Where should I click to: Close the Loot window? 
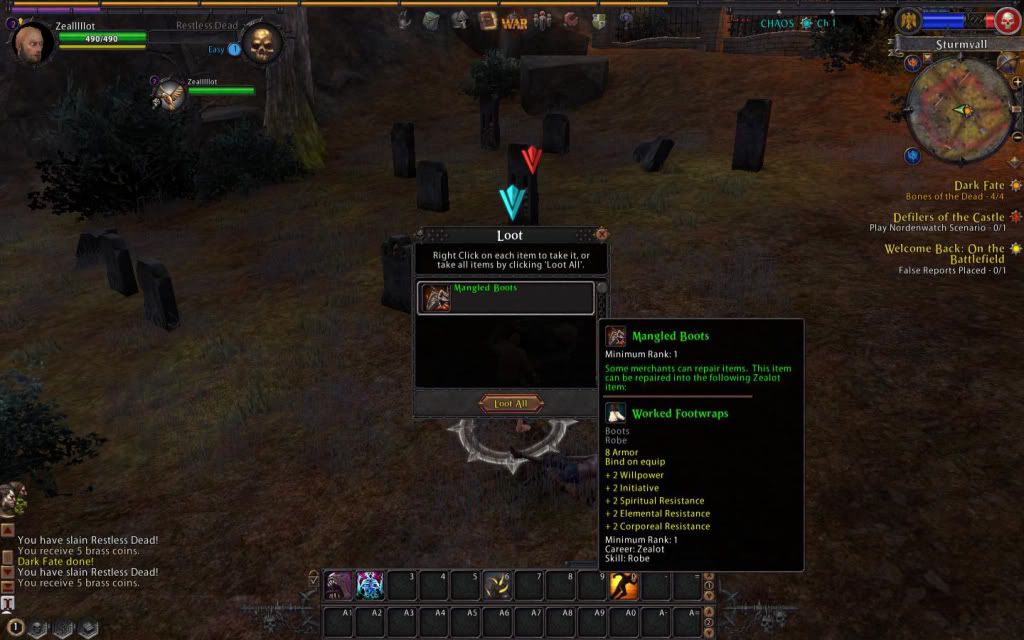(601, 234)
